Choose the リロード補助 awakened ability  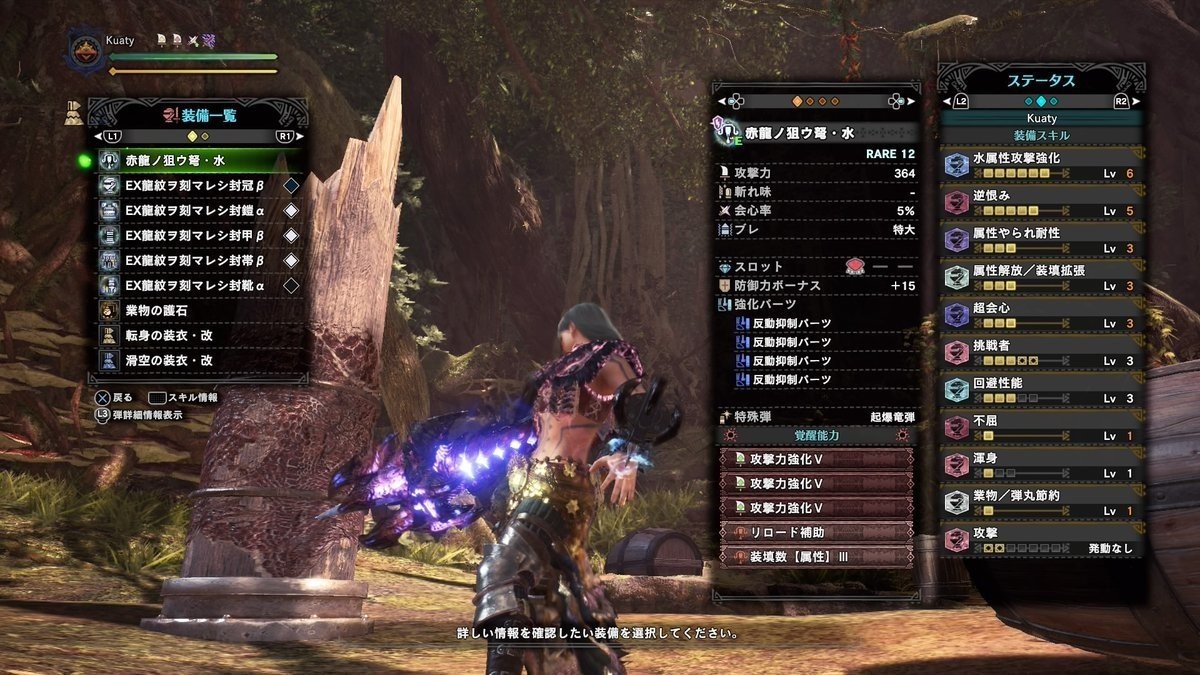816,532
